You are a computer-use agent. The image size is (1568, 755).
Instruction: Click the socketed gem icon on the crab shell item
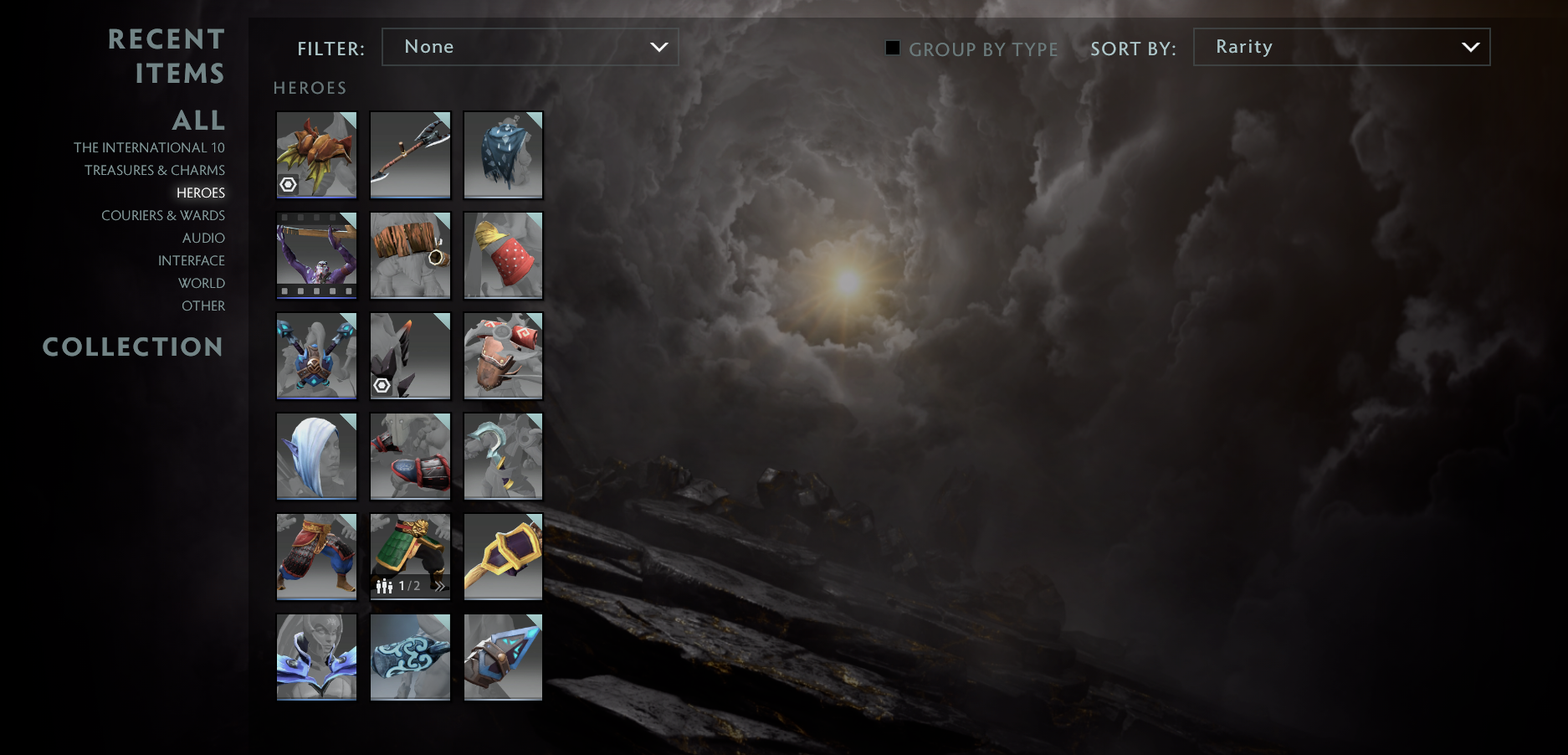coord(289,185)
